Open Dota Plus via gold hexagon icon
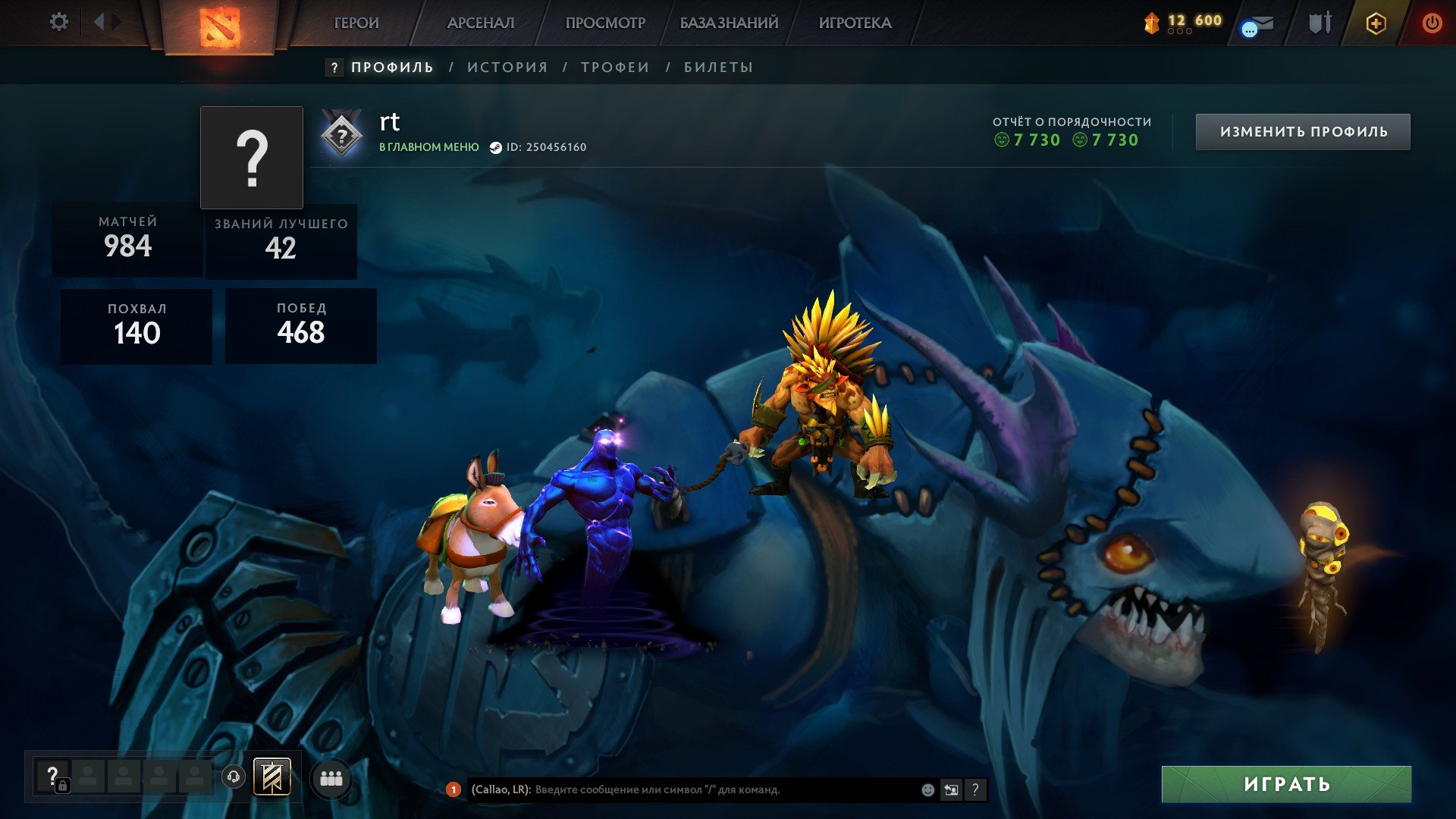 tap(1376, 23)
